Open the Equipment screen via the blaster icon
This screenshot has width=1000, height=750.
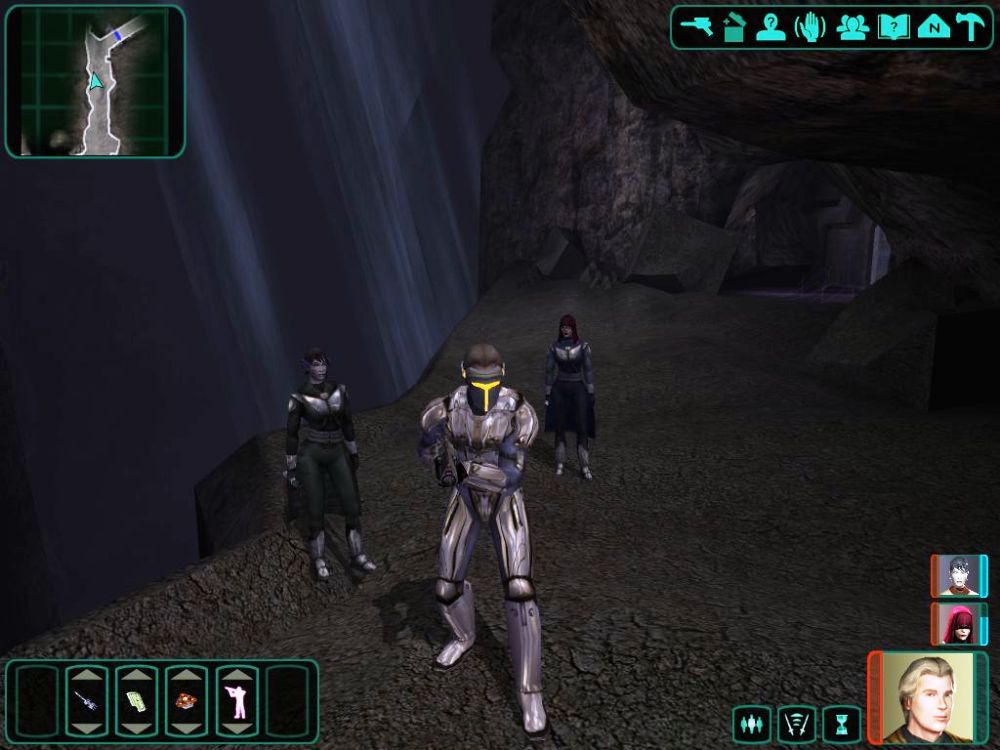695,27
